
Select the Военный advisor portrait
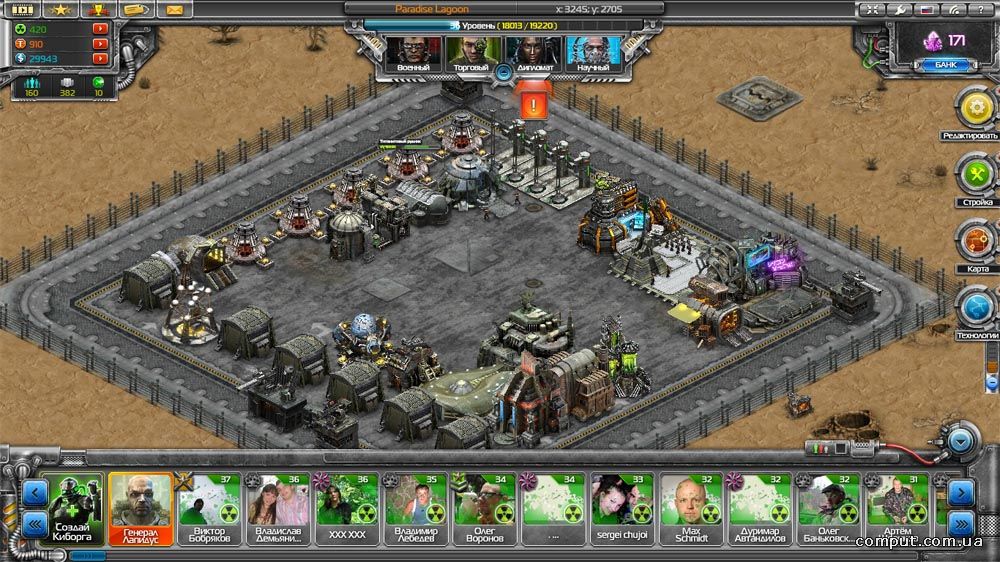tap(413, 52)
